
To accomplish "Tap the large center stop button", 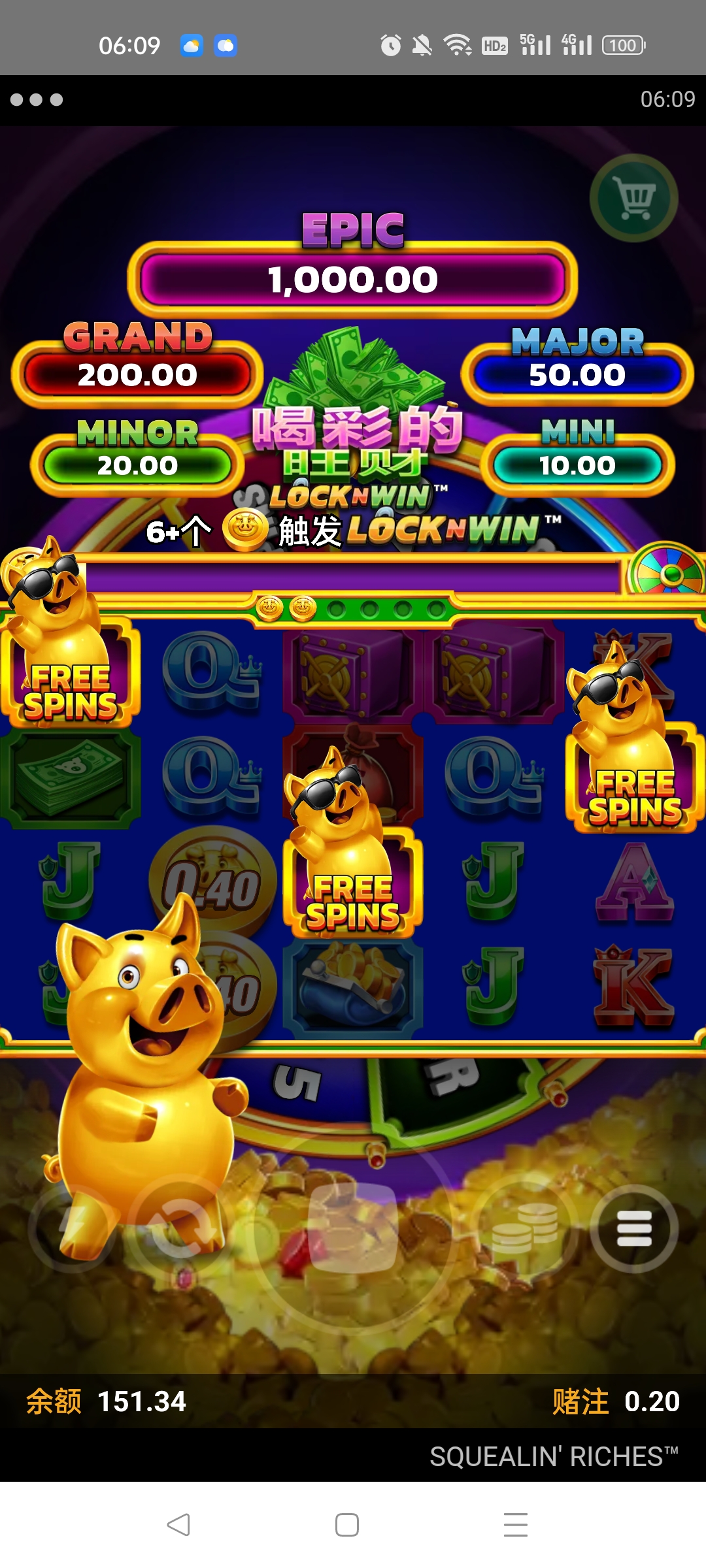I will [353, 1228].
